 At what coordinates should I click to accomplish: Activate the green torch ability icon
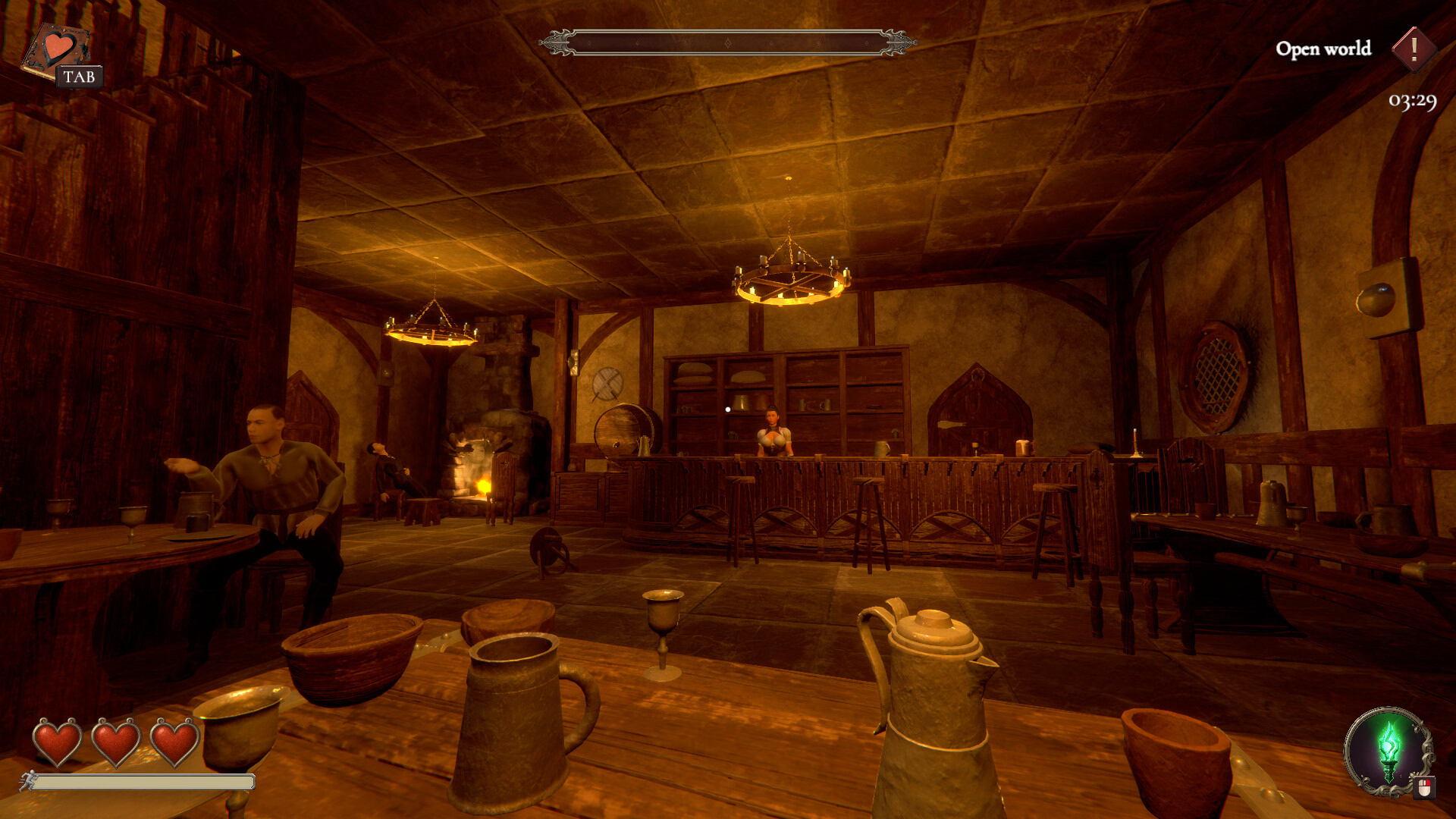[1388, 749]
